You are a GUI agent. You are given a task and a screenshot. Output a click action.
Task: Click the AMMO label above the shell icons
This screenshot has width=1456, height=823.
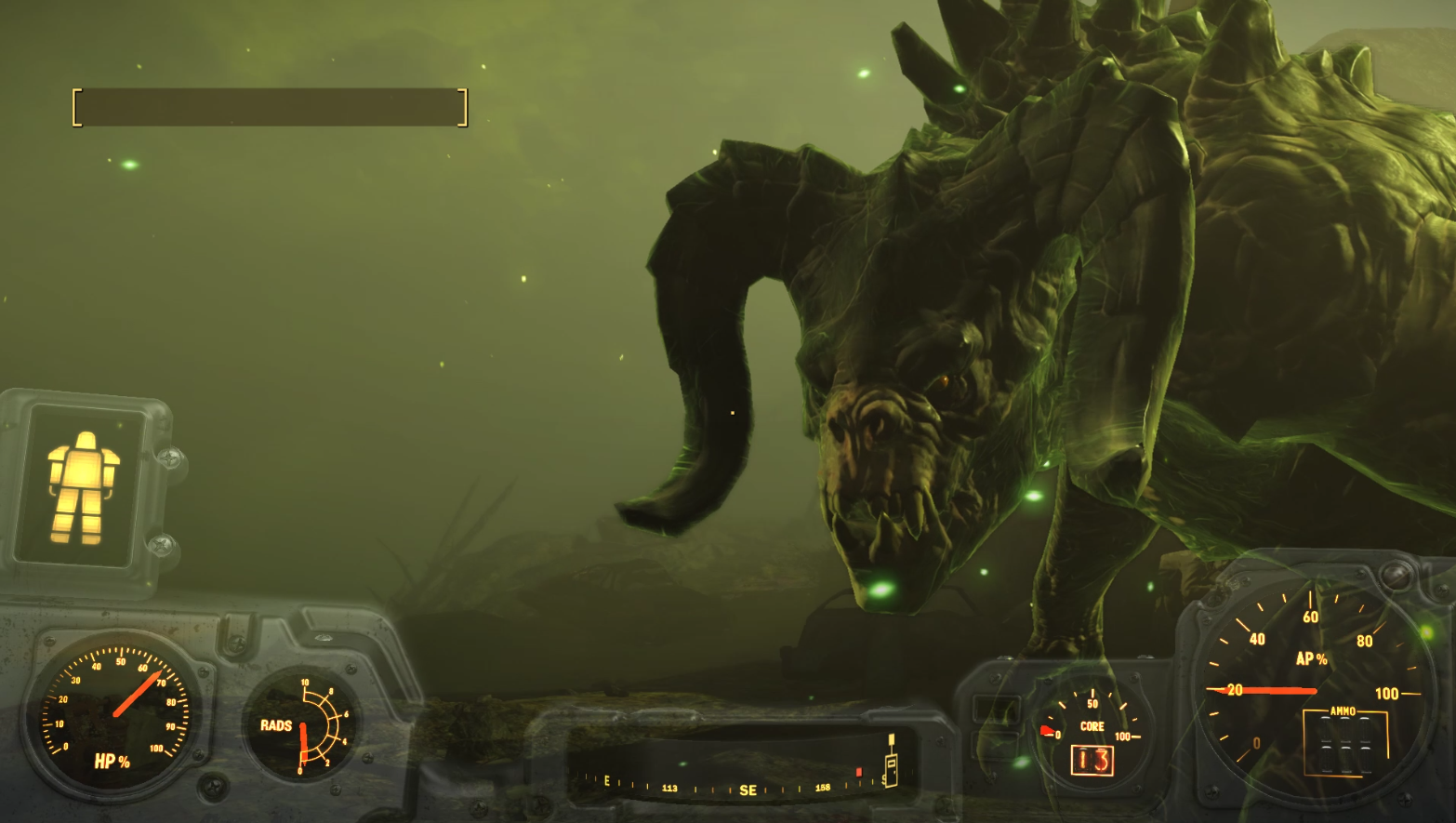[x=1342, y=710]
